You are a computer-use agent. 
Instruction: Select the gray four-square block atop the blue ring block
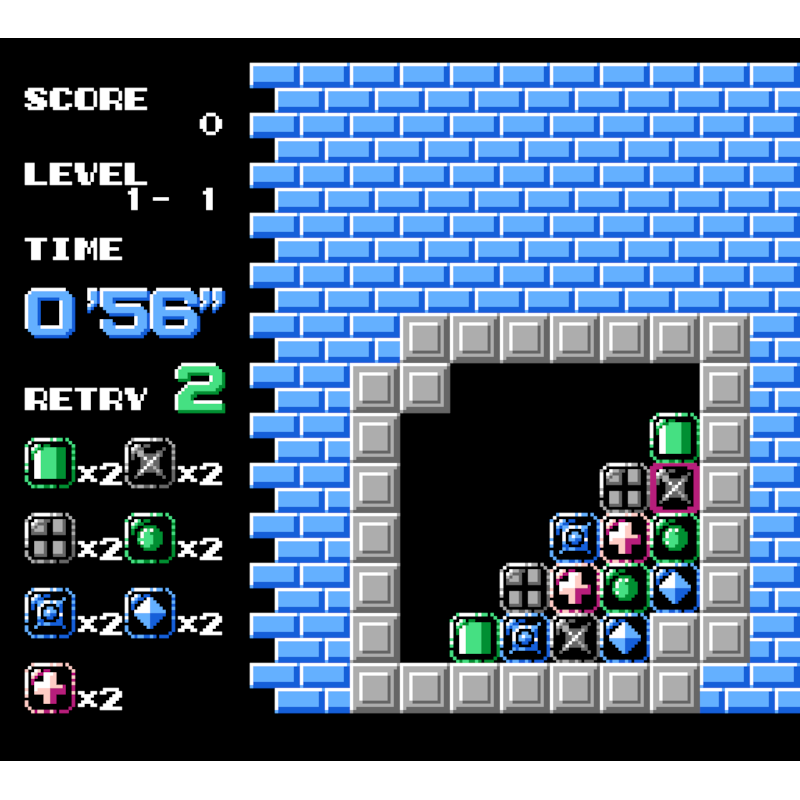pyautogui.click(x=525, y=588)
